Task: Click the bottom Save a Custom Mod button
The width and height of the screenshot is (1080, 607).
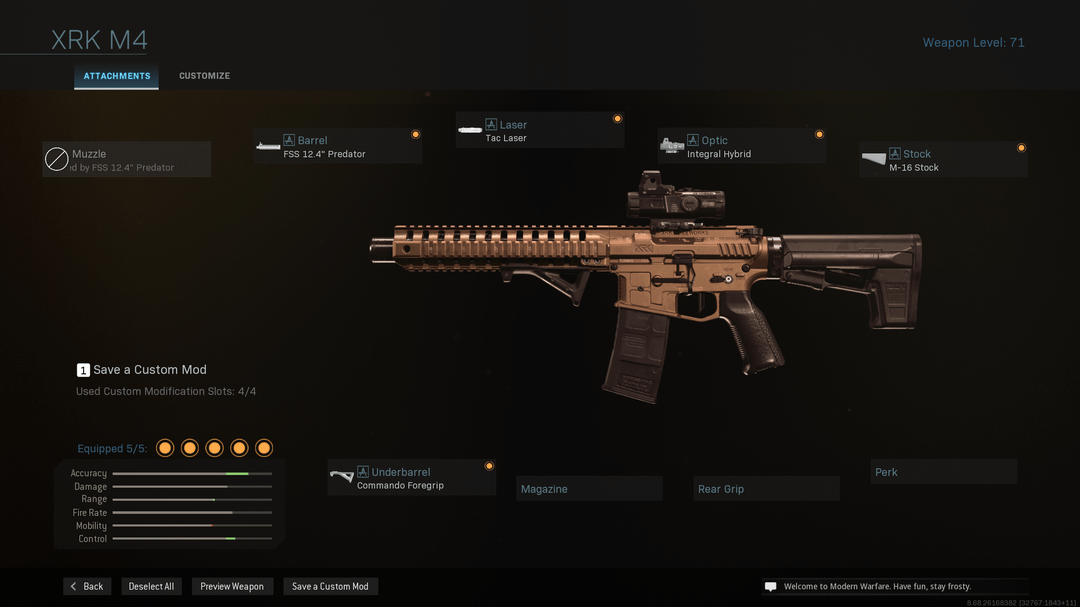Action: pyautogui.click(x=330, y=586)
